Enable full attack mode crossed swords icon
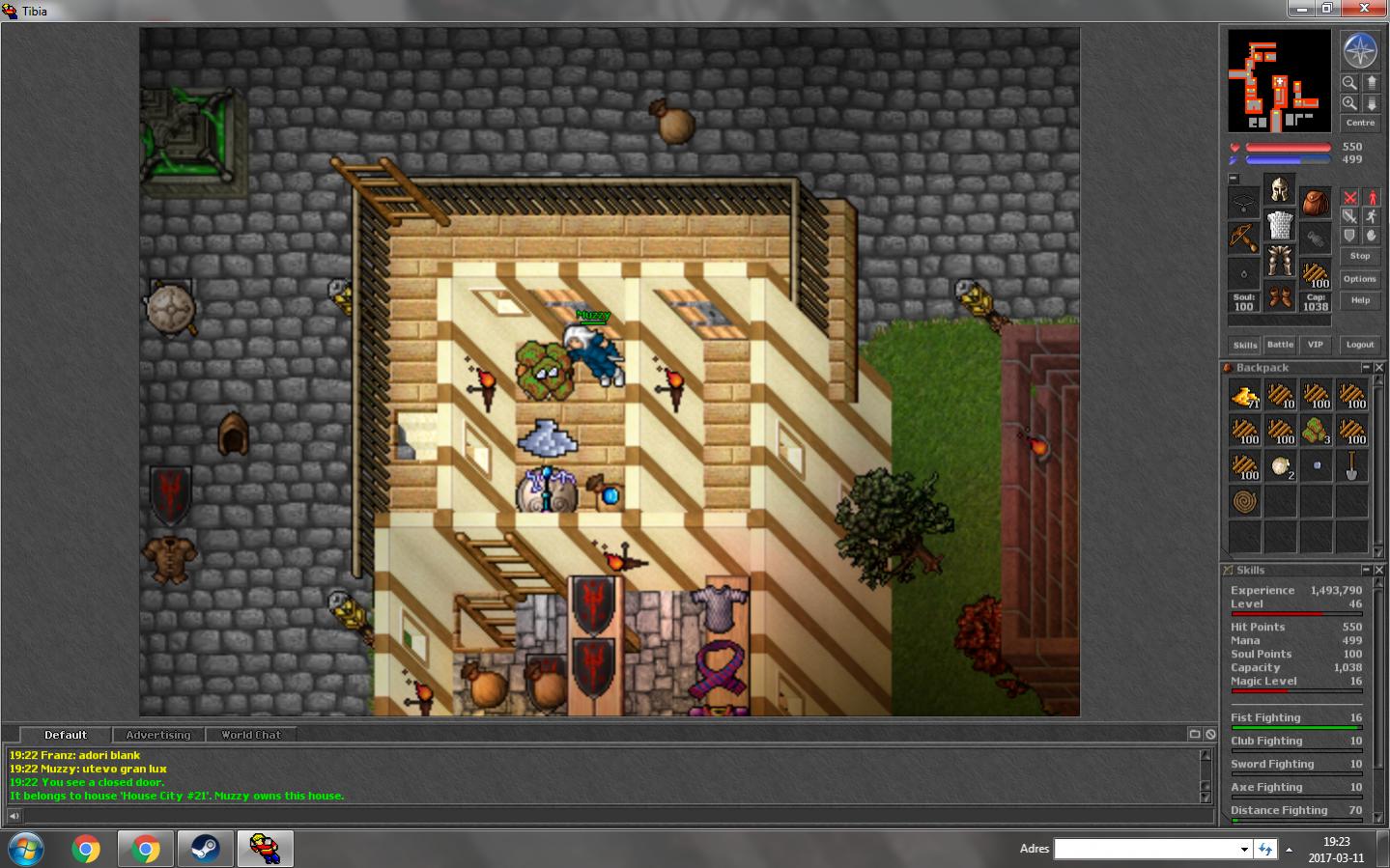 point(1349,198)
